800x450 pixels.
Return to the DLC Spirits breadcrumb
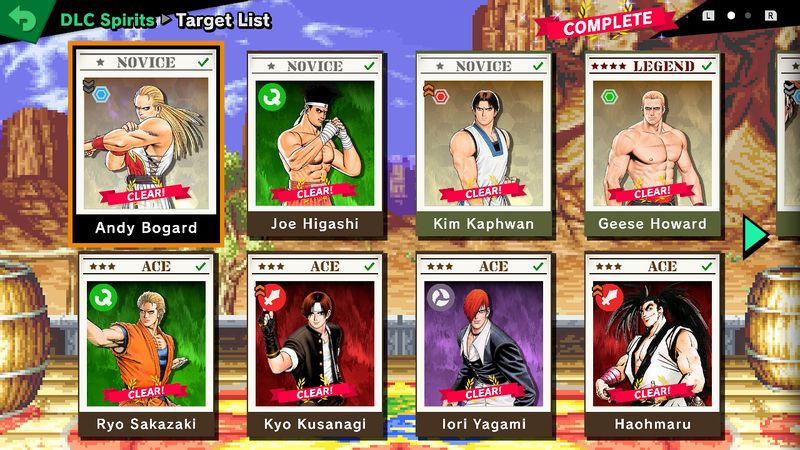click(x=107, y=19)
